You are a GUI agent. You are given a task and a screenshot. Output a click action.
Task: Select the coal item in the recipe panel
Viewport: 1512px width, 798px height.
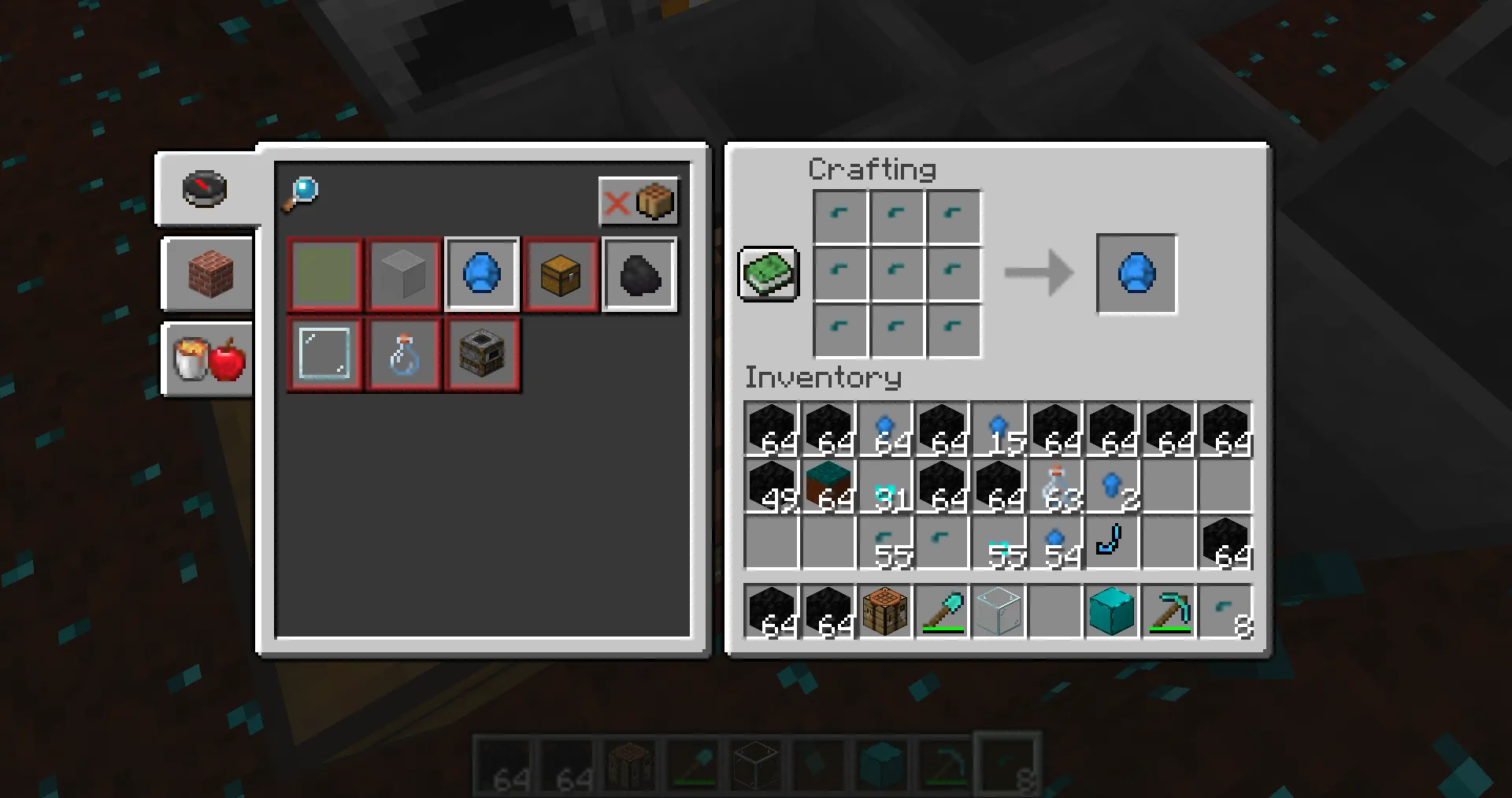pyautogui.click(x=639, y=273)
